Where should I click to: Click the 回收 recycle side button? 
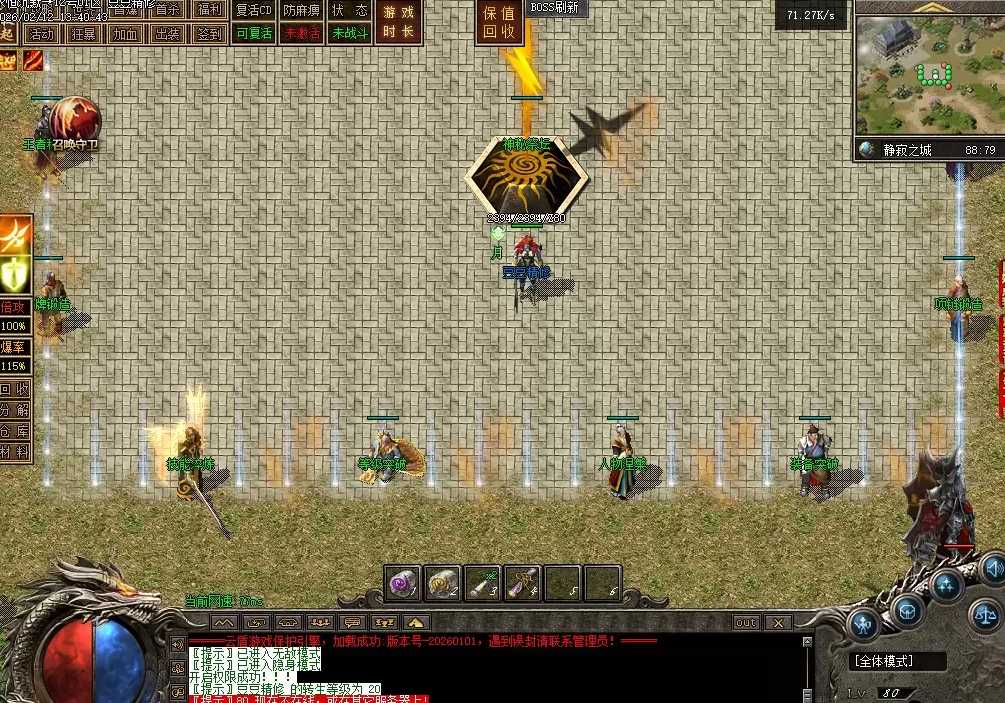click(x=15, y=390)
